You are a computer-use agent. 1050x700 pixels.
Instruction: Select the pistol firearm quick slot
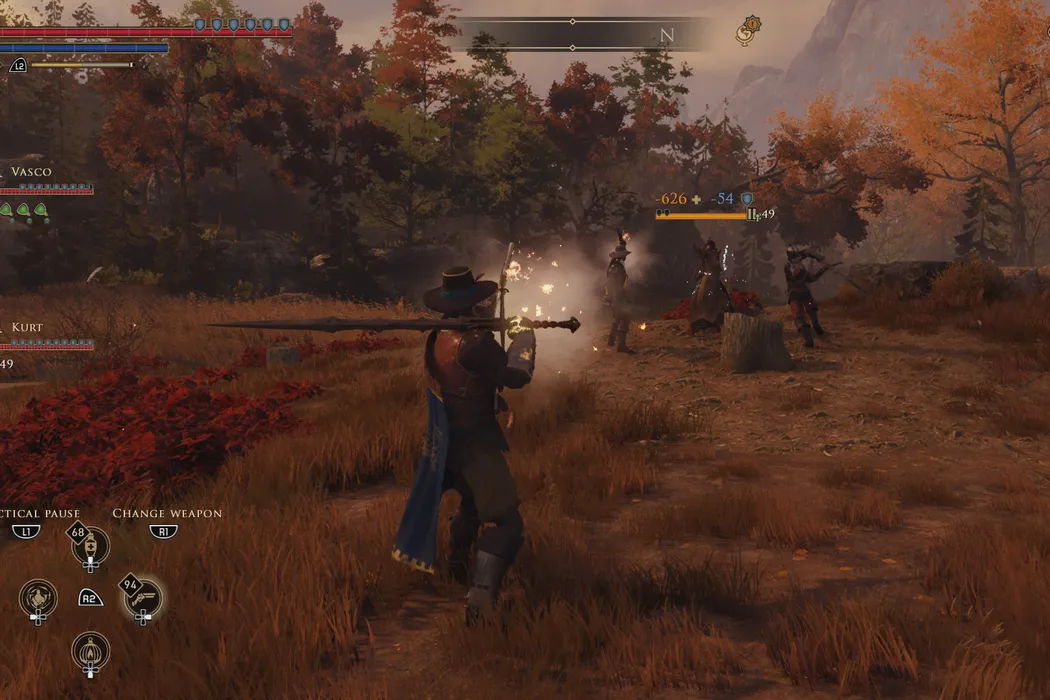click(143, 598)
